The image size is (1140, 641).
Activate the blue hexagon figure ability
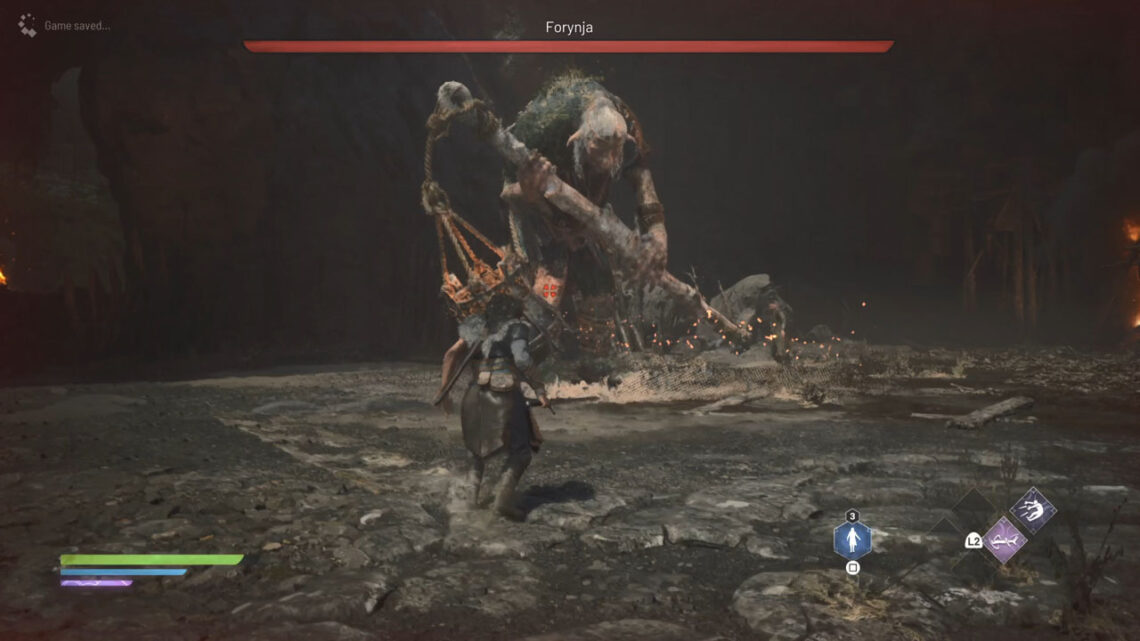(x=852, y=541)
